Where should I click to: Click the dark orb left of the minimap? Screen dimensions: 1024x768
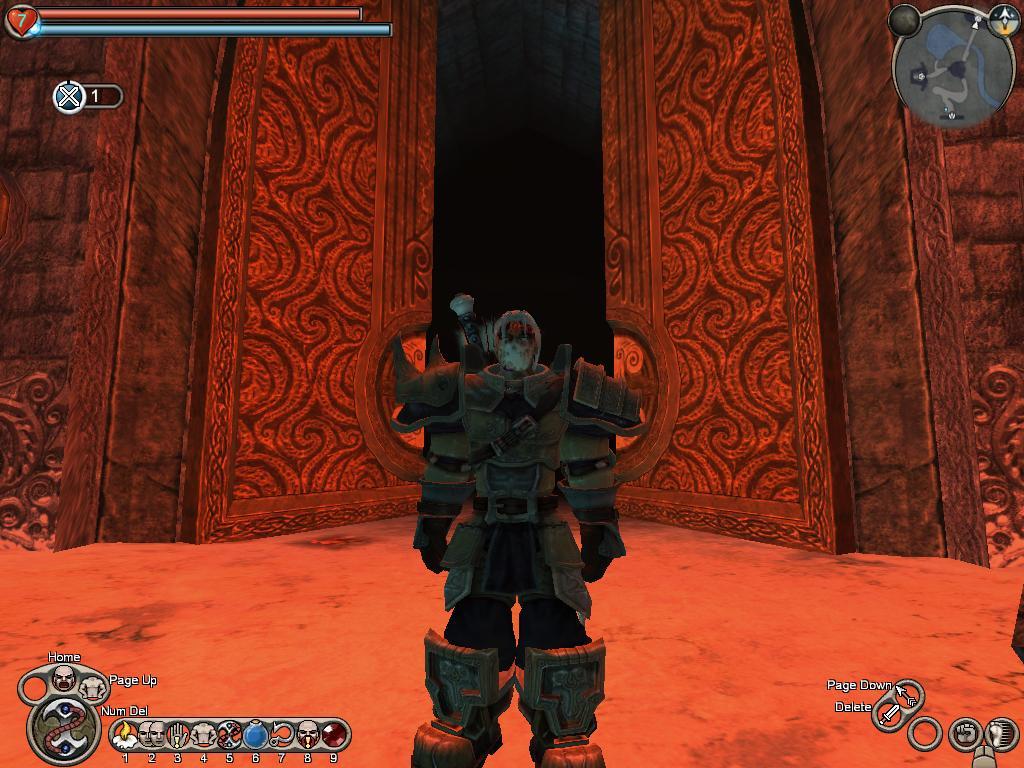(905, 20)
